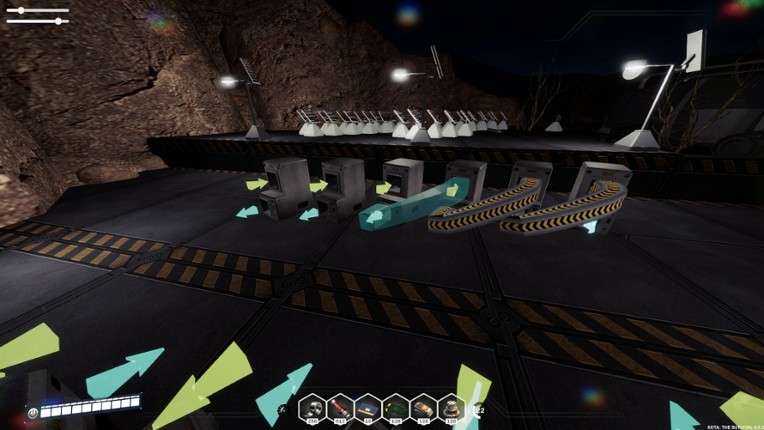764x430 pixels.
Task: Select the copper ingot hotbar slot
Action: pyautogui.click(x=425, y=407)
